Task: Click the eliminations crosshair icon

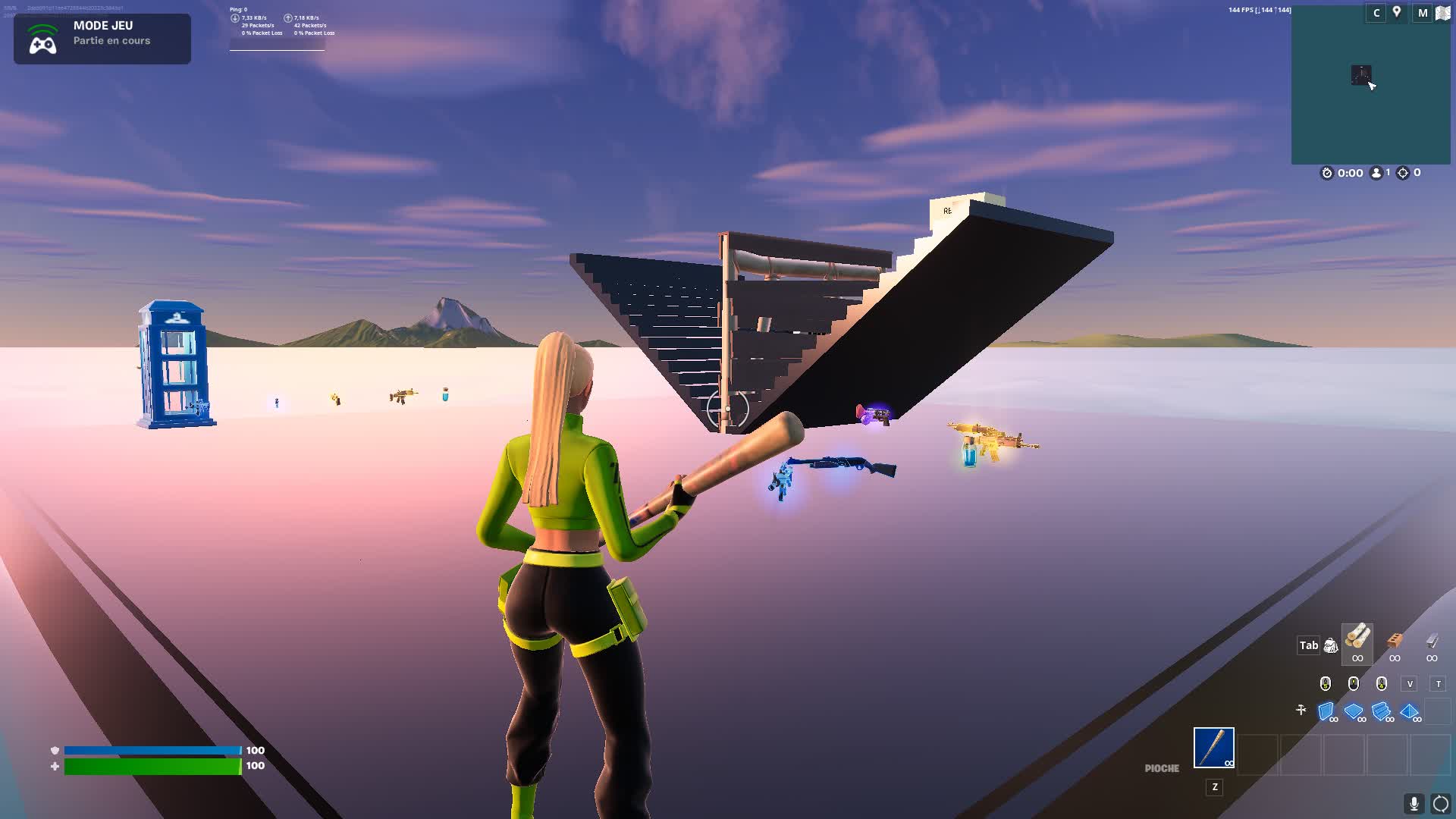Action: tap(1403, 173)
